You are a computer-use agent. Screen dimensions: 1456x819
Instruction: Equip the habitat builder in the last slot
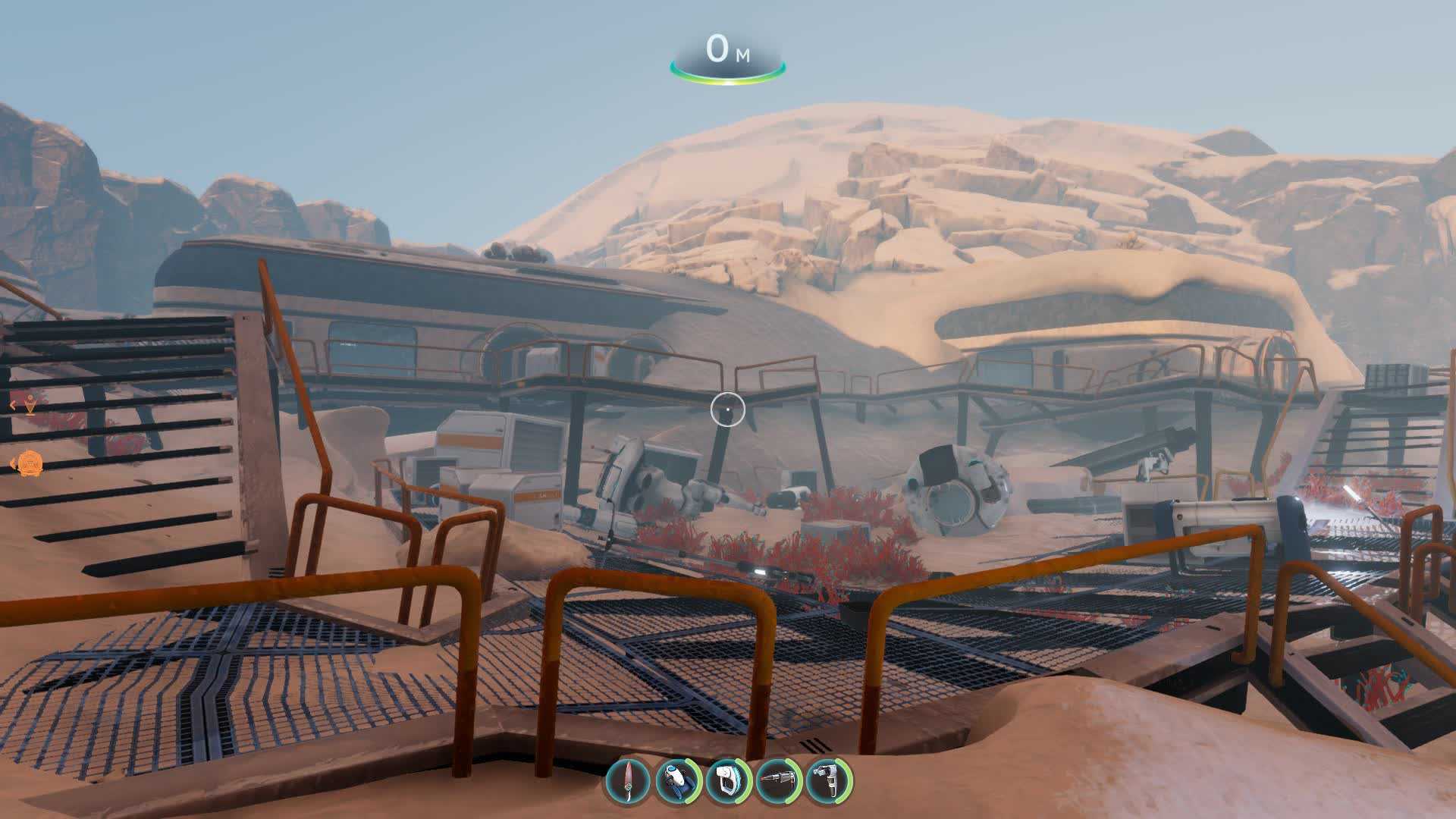tap(828, 780)
